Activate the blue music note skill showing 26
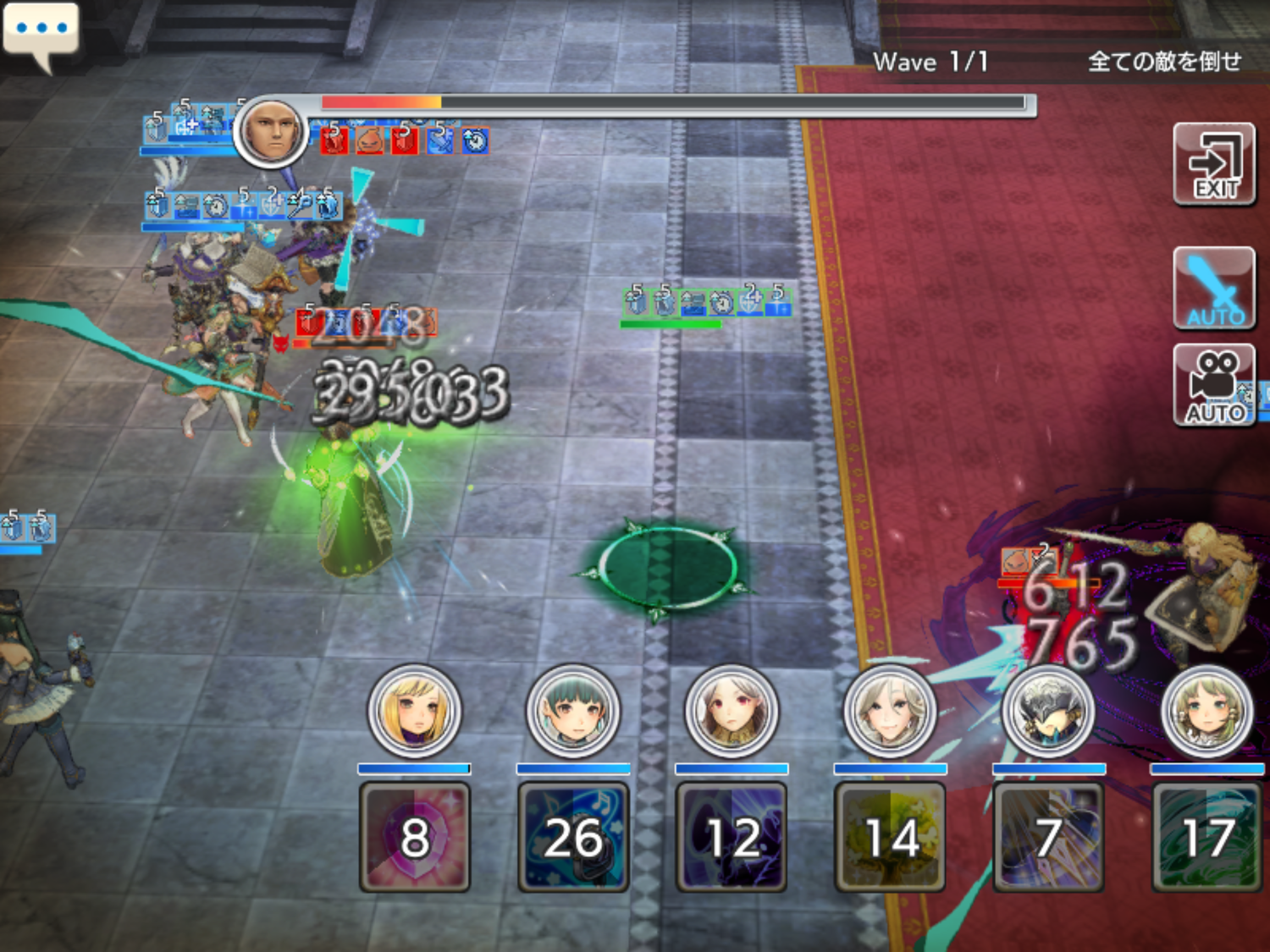 (573, 837)
